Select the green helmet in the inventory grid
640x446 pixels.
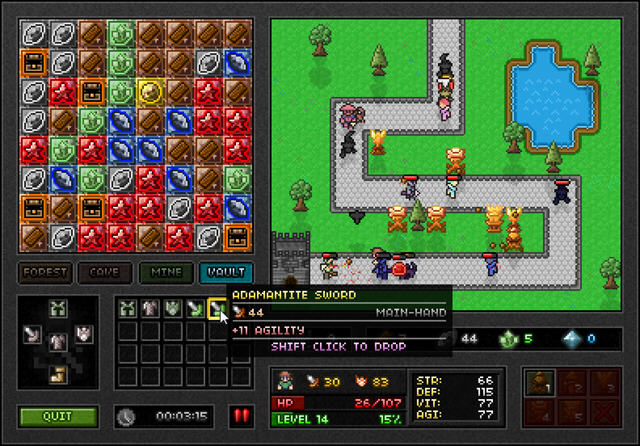(127, 308)
